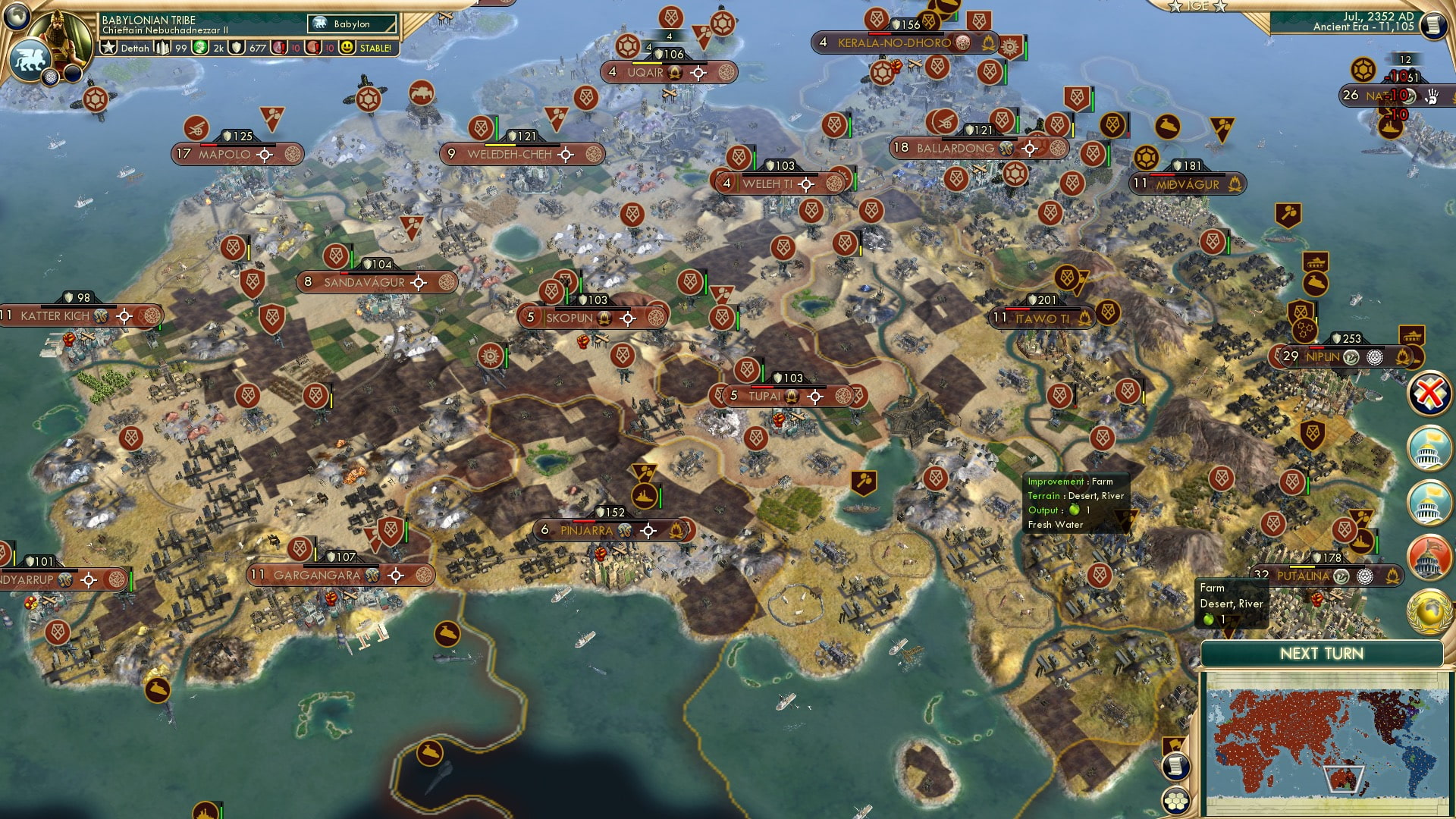Open the Dettah capital star indicator
Image resolution: width=1456 pixels, height=819 pixels.
coord(109,48)
